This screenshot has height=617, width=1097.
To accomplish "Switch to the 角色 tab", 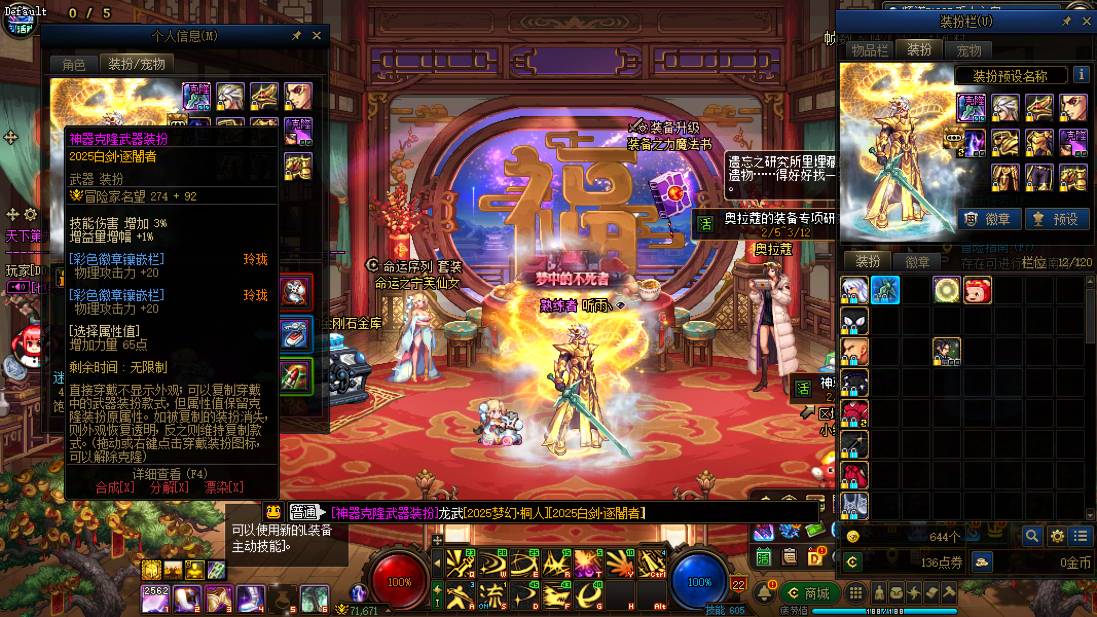I will (73, 64).
